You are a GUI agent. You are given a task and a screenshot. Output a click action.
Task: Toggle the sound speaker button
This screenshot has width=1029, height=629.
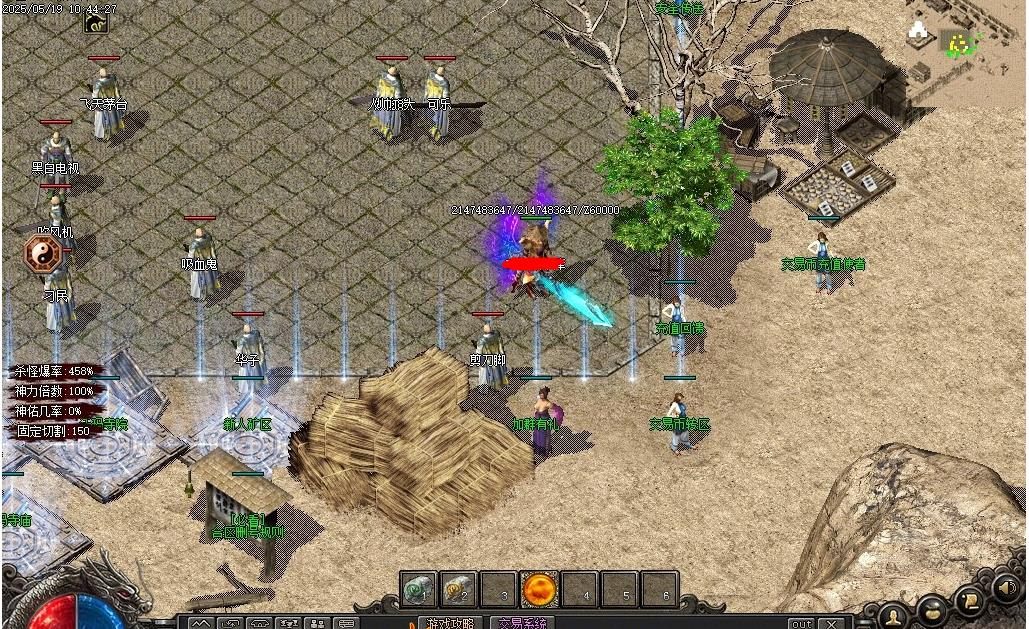pos(1007,590)
